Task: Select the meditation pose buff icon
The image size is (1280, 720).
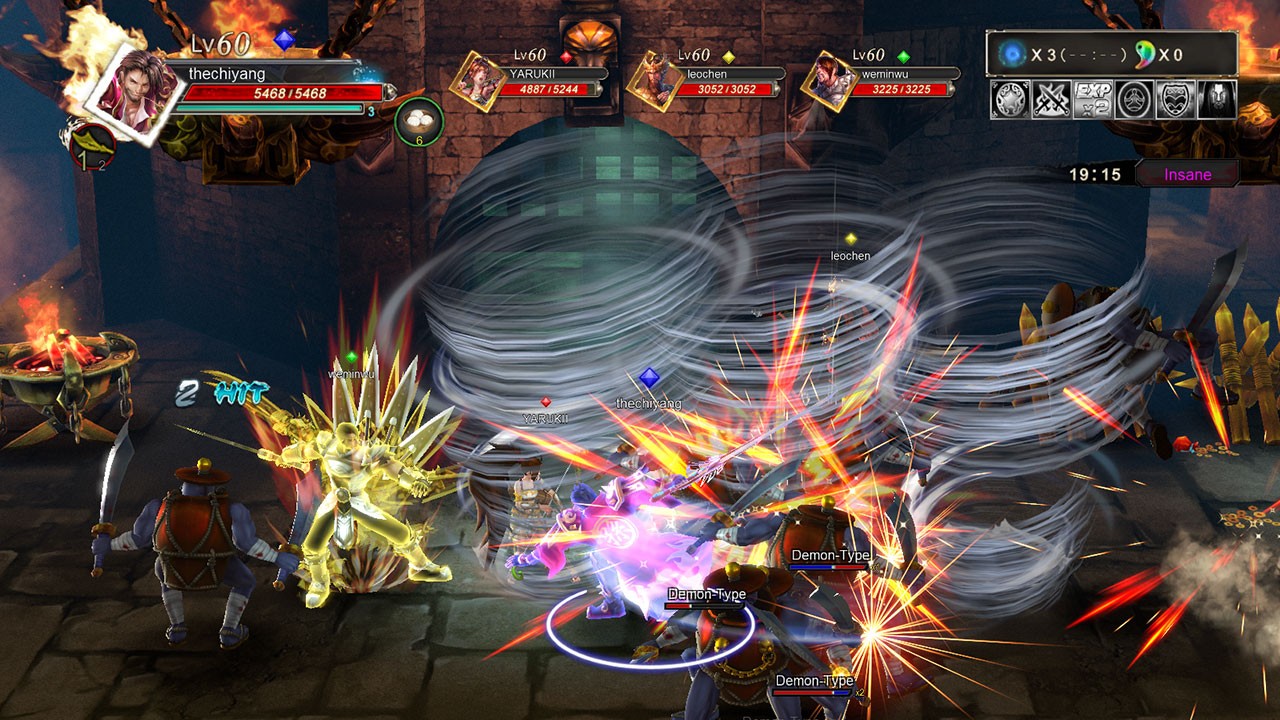Action: 1132,100
